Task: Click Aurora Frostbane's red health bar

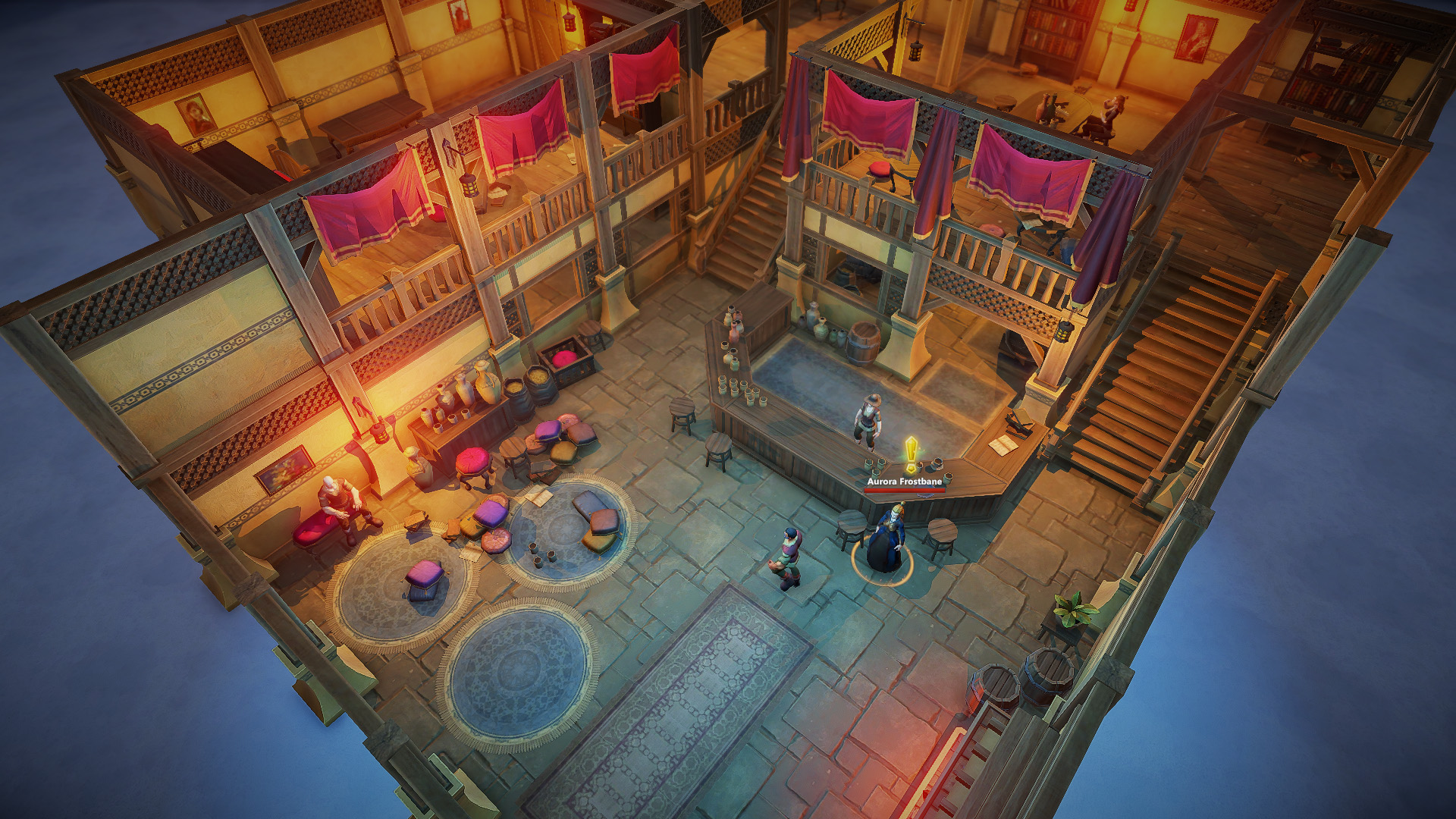Action: [904, 491]
